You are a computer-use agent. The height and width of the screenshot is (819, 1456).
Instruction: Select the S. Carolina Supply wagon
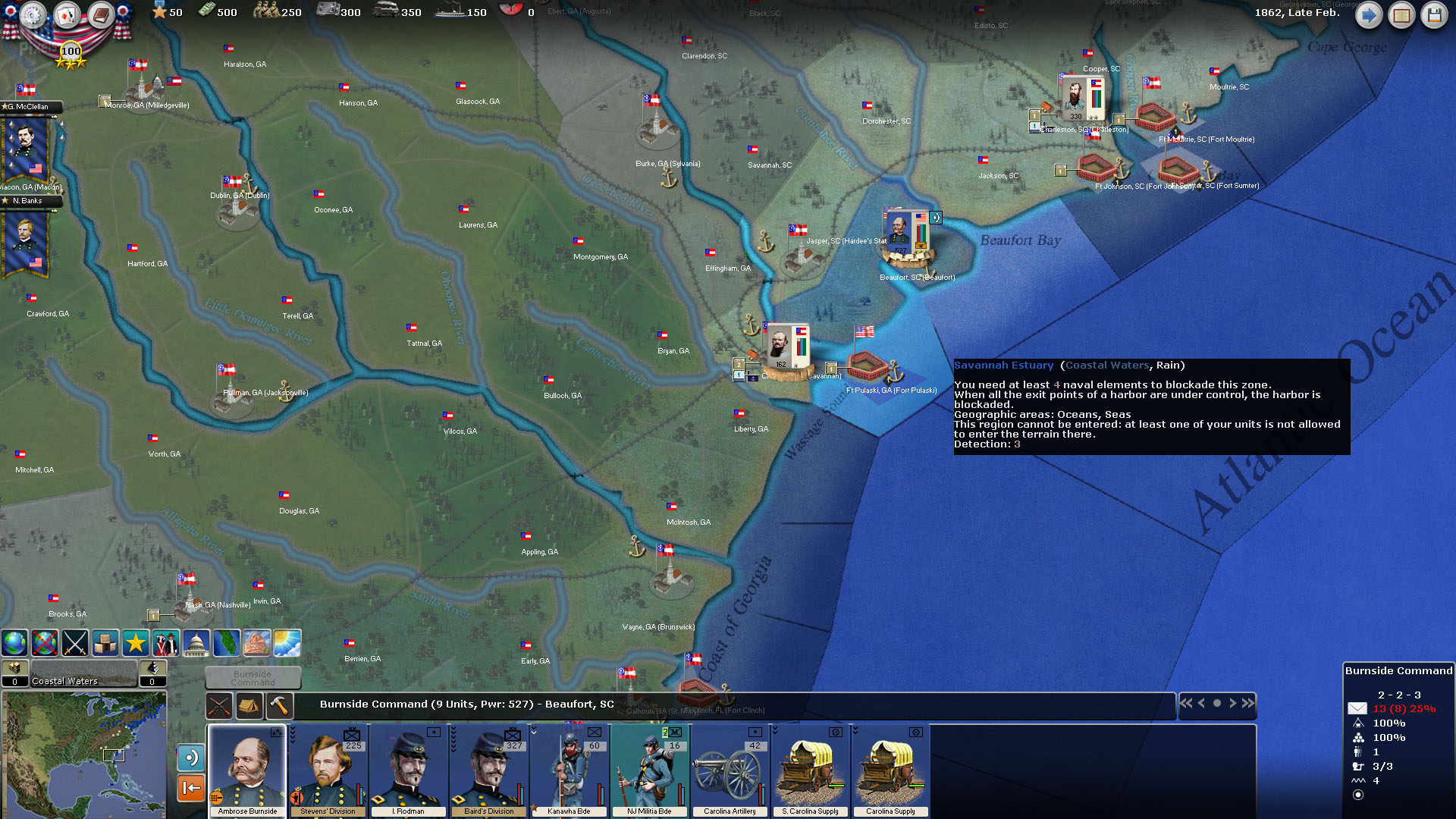810,770
